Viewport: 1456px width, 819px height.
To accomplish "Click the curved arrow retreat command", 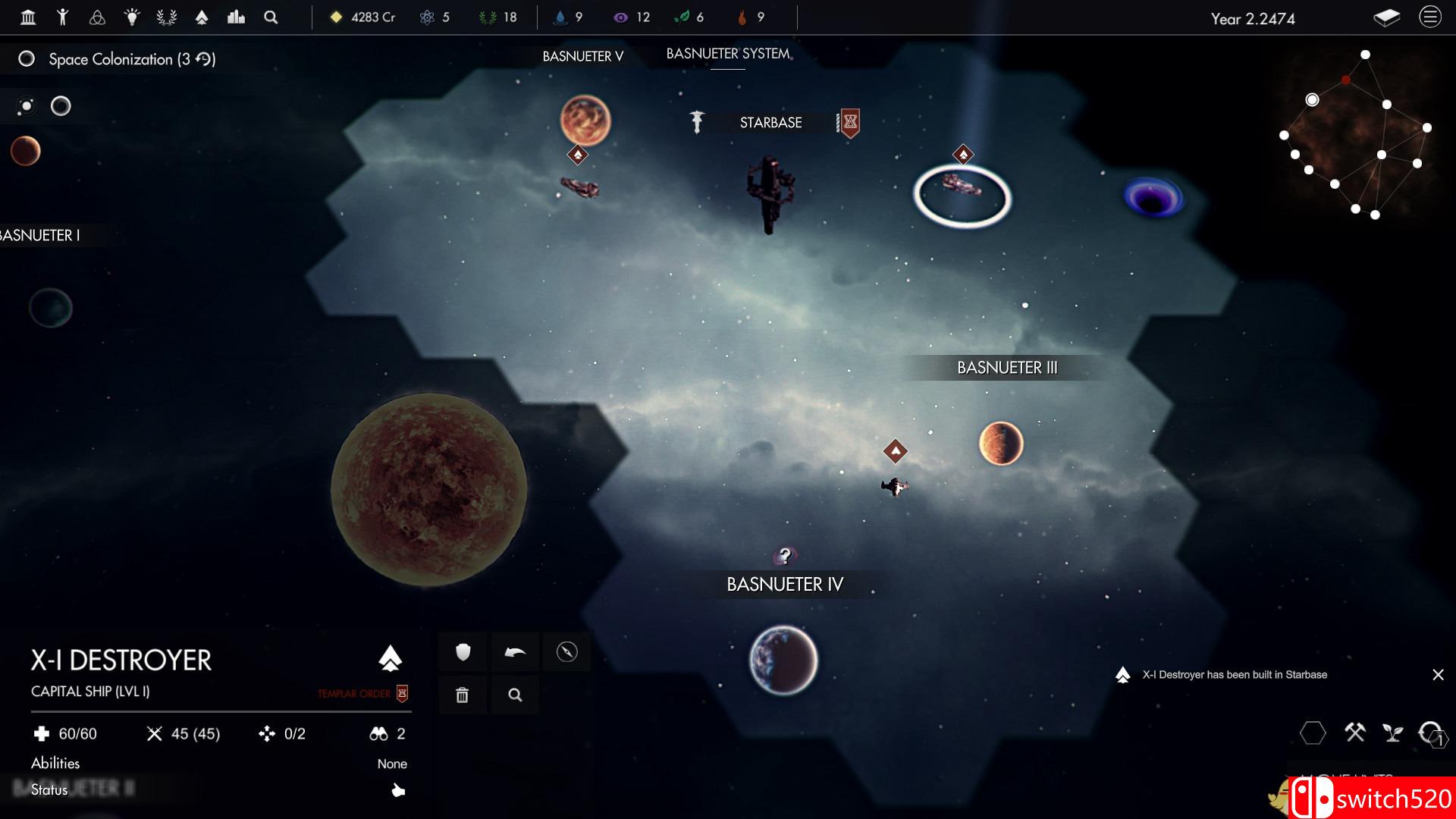I will tap(515, 652).
